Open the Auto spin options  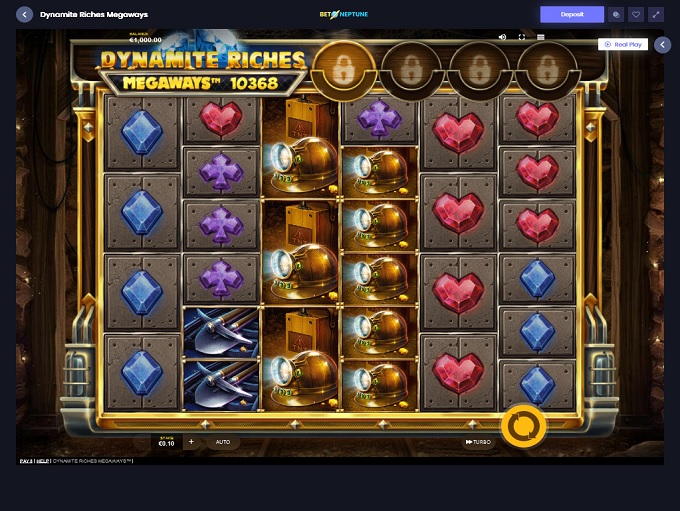223,441
